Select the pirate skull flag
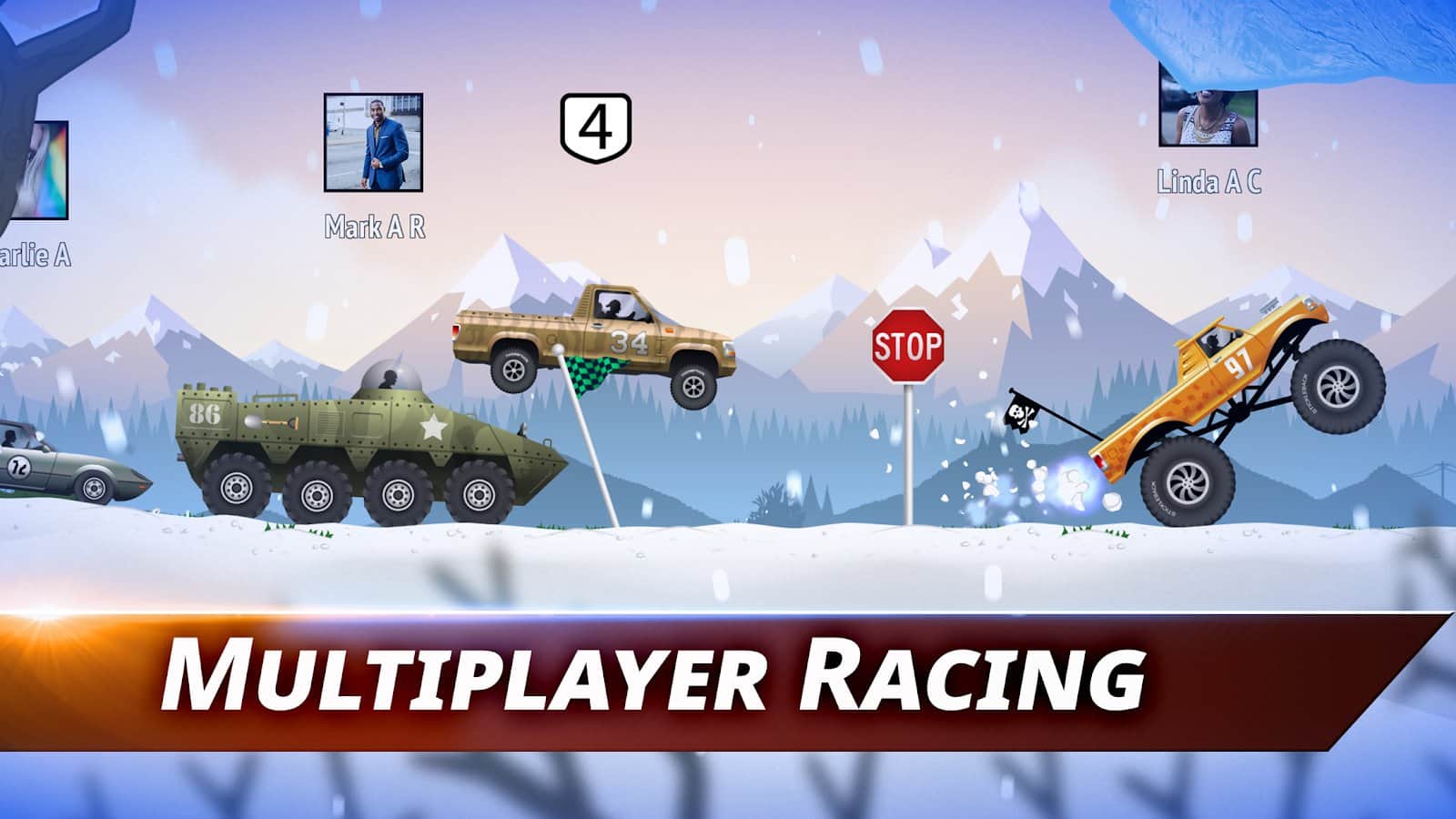Image resolution: width=1456 pixels, height=819 pixels. (x=1021, y=411)
